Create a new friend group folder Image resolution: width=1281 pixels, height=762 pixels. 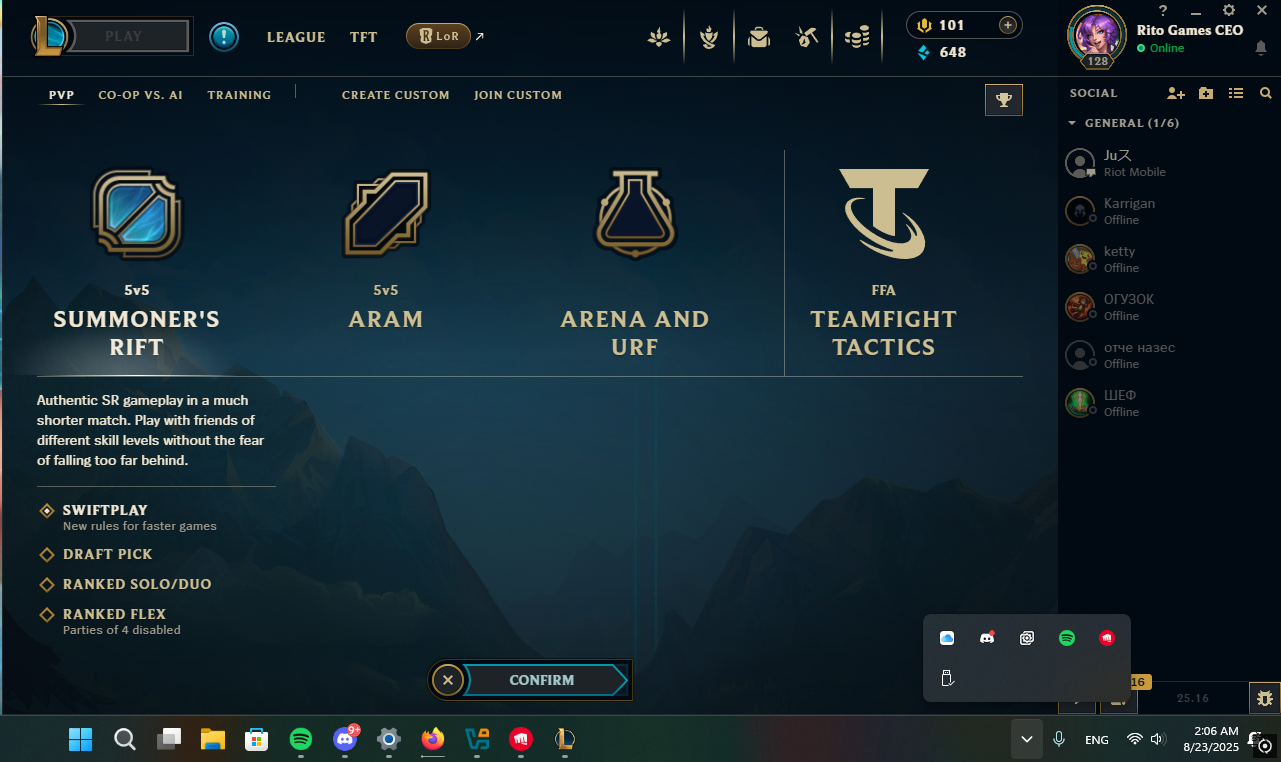tap(1205, 93)
